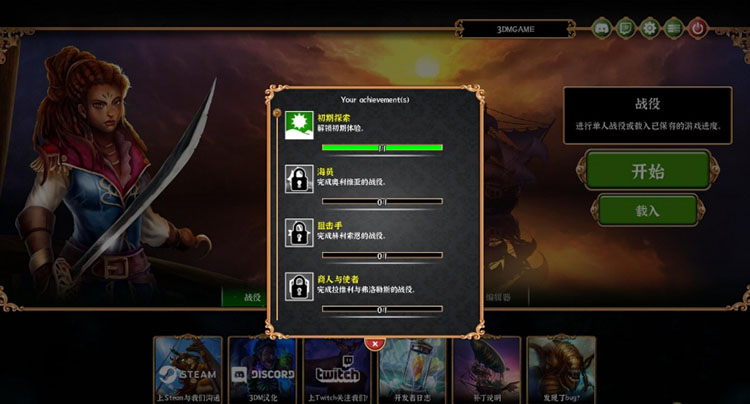Open the Twitch follow-us tile

pyautogui.click(x=337, y=370)
